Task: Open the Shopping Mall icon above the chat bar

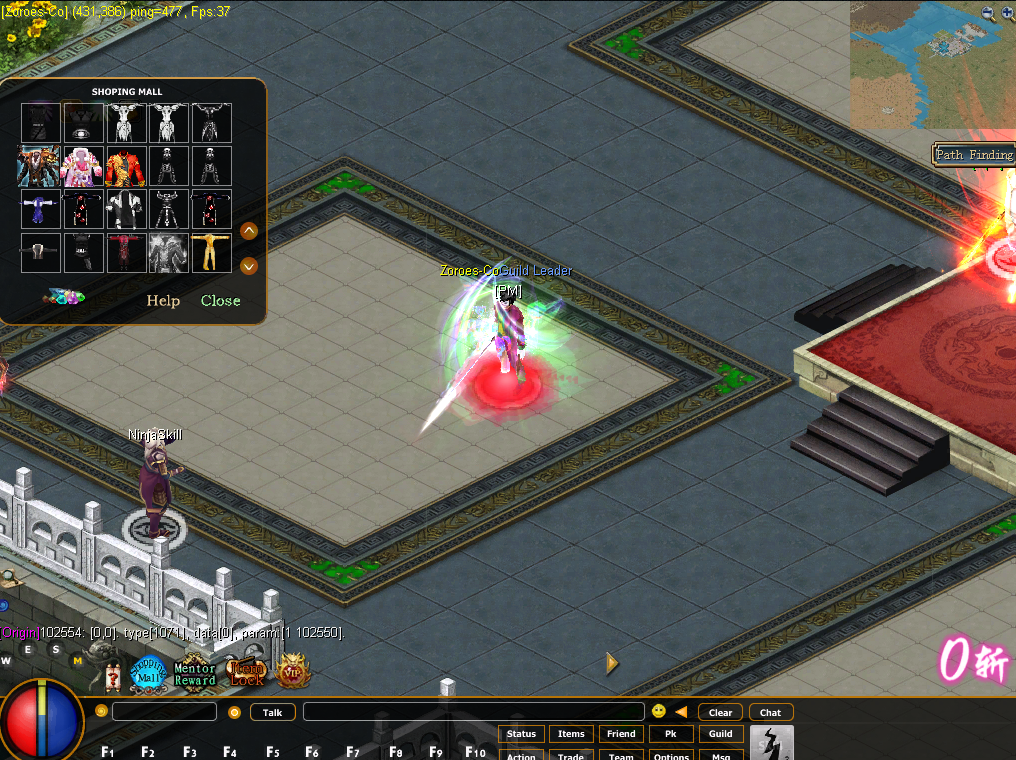Action: [x=149, y=672]
